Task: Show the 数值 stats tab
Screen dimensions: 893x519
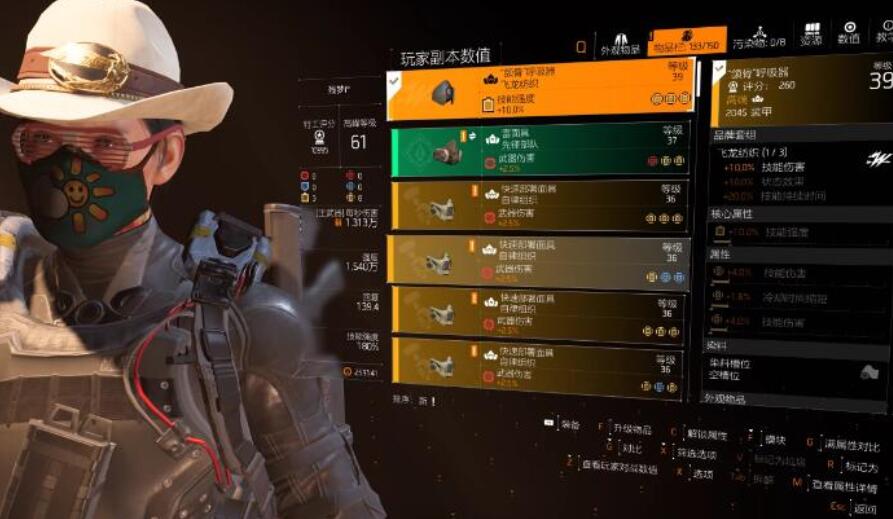Action: [849, 34]
